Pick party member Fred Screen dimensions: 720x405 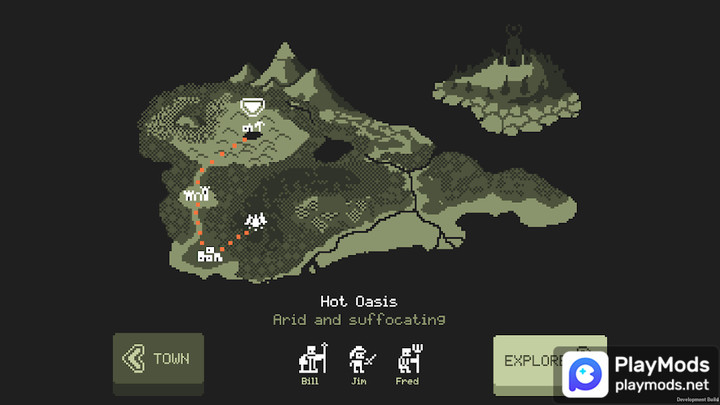pyautogui.click(x=407, y=360)
